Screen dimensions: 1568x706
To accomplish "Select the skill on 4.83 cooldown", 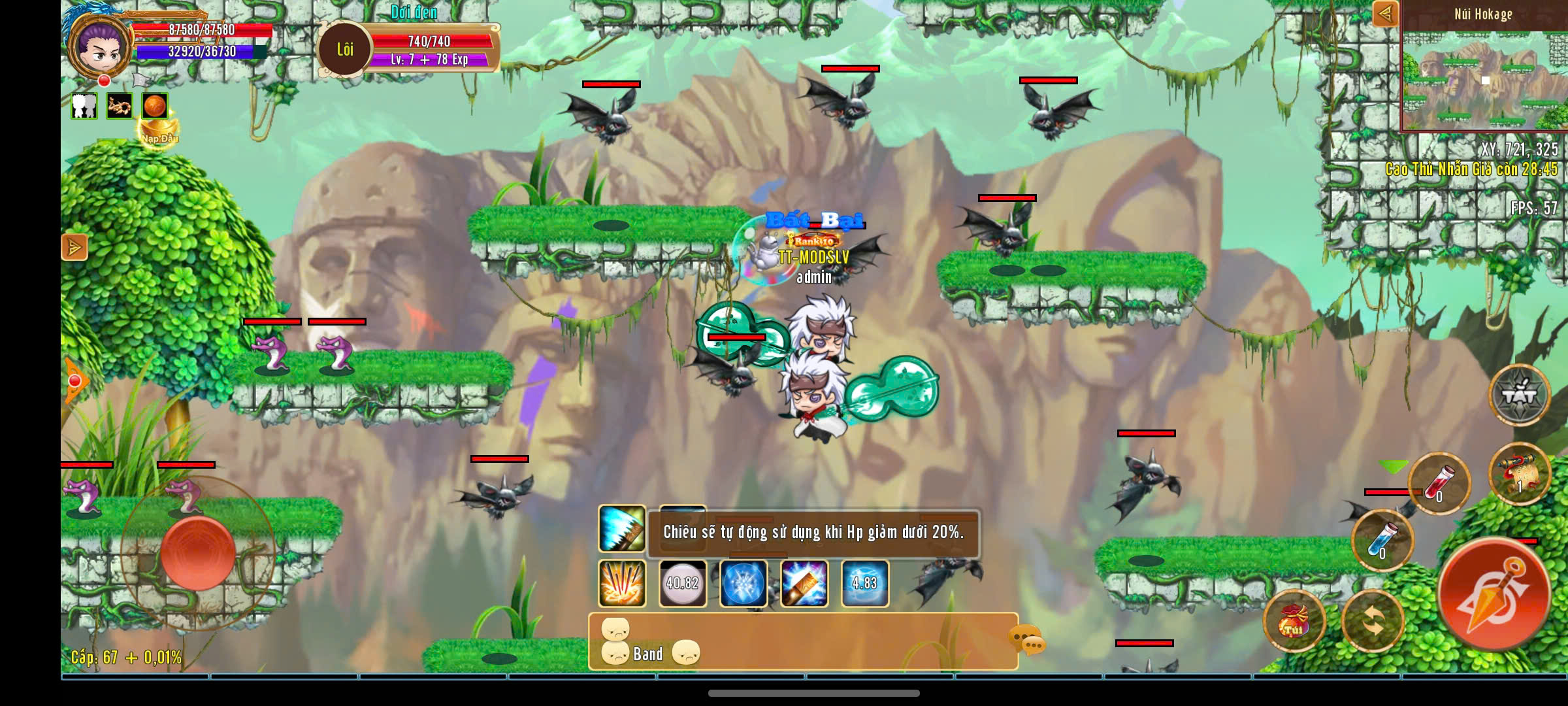I will (864, 583).
